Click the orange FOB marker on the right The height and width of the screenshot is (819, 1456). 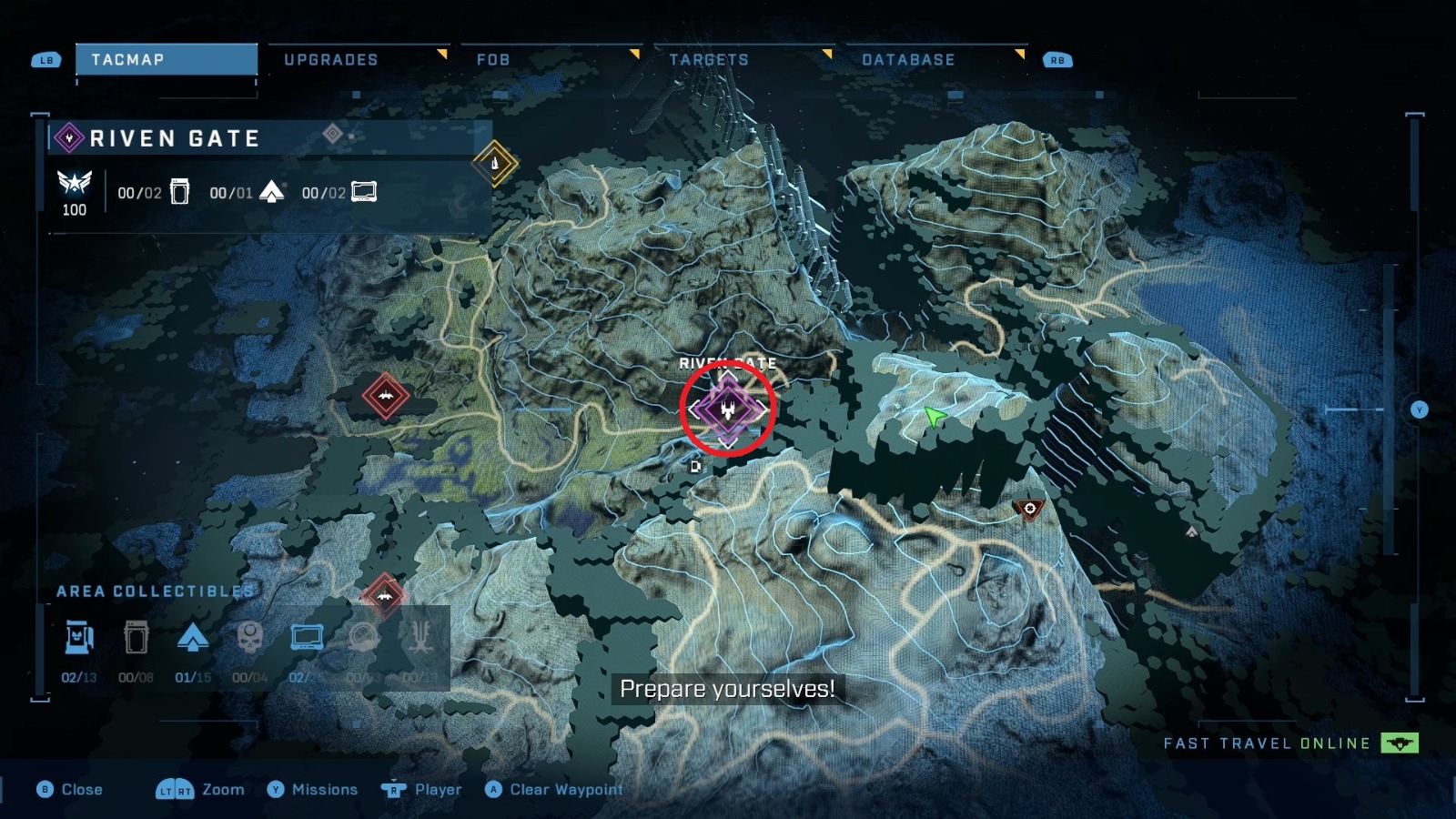[1029, 509]
